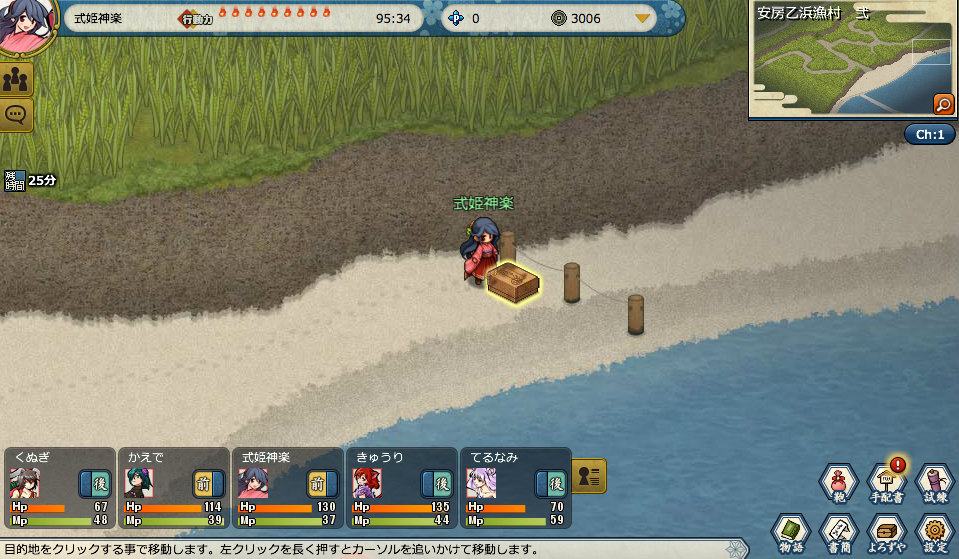Expand the gold currency dropdown arrow
The width and height of the screenshot is (959, 559).
click(x=642, y=19)
